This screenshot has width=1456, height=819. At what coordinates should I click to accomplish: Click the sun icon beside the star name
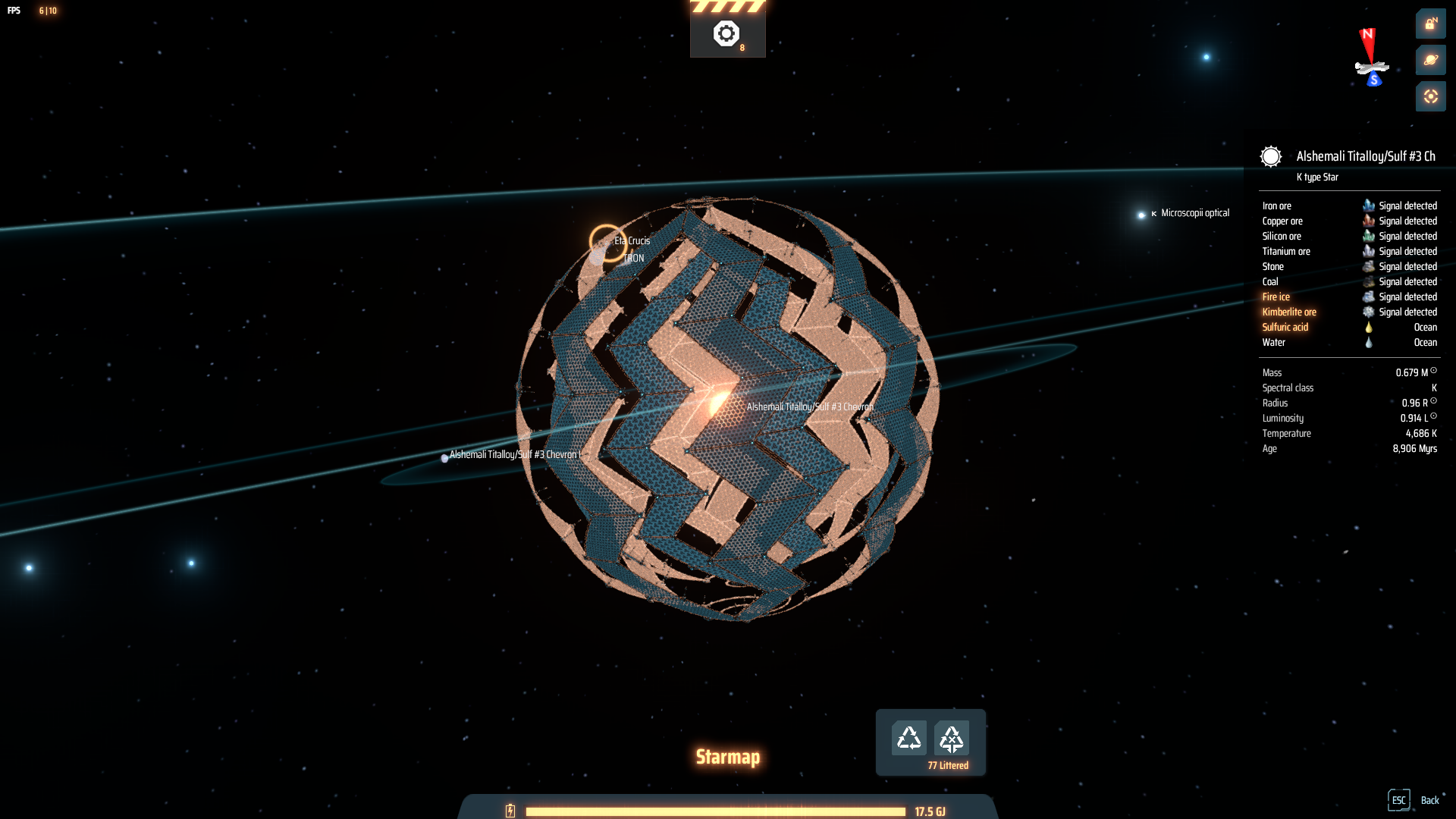coord(1270,157)
